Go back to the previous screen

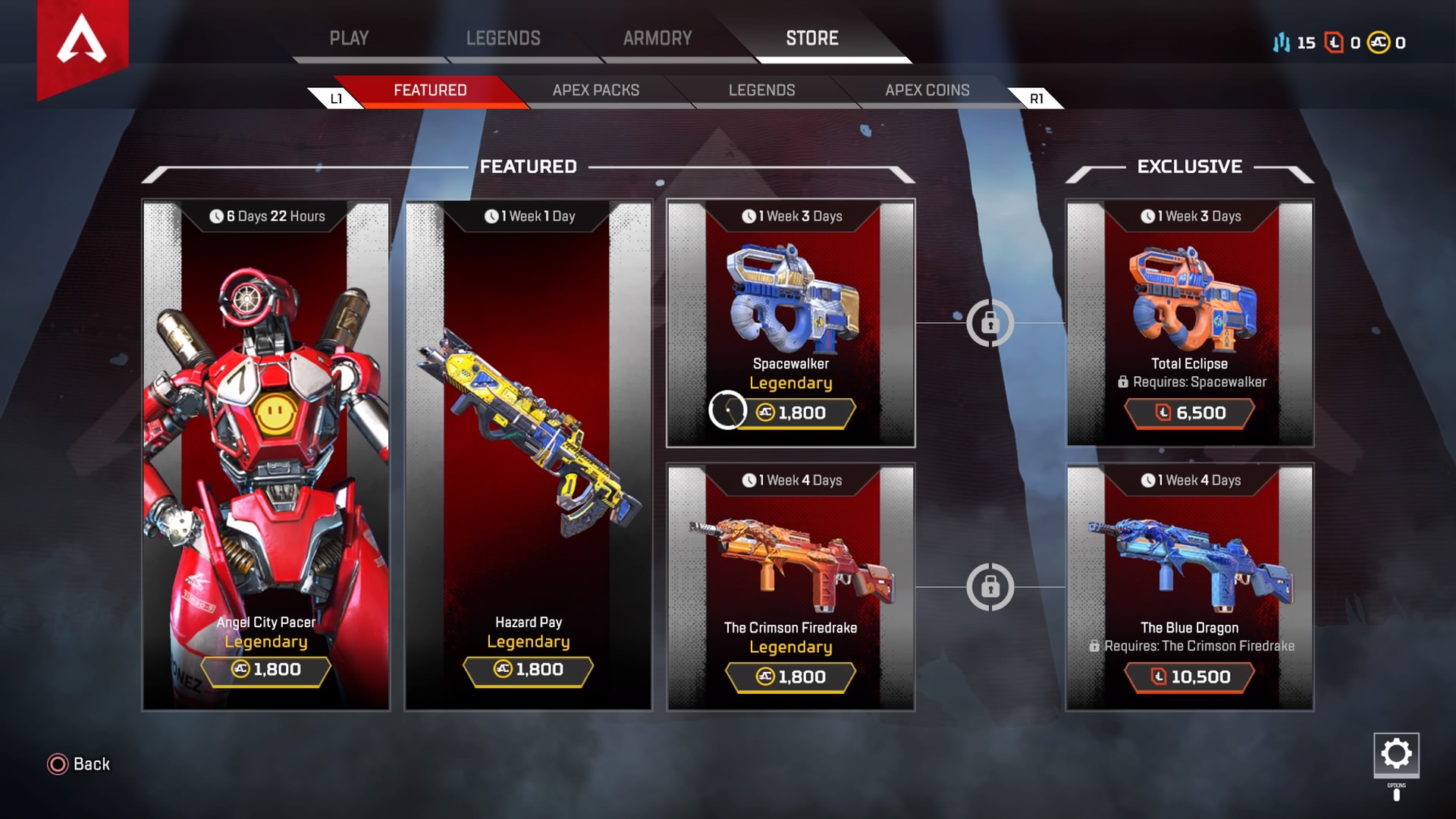pos(79,764)
